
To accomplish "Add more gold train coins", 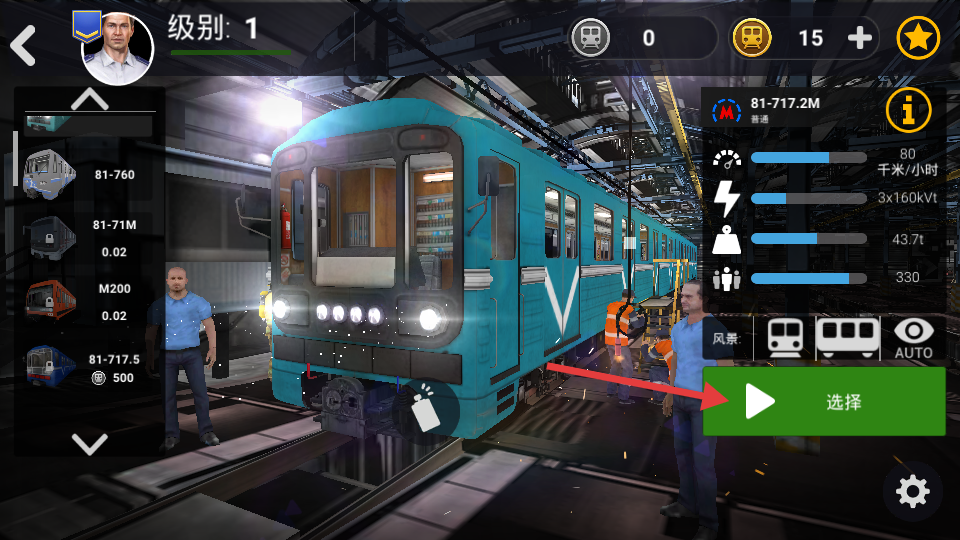I will pos(860,38).
